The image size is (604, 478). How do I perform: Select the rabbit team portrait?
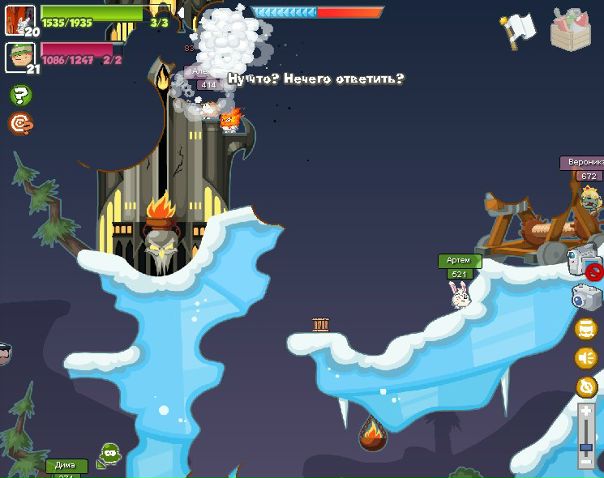(19, 20)
